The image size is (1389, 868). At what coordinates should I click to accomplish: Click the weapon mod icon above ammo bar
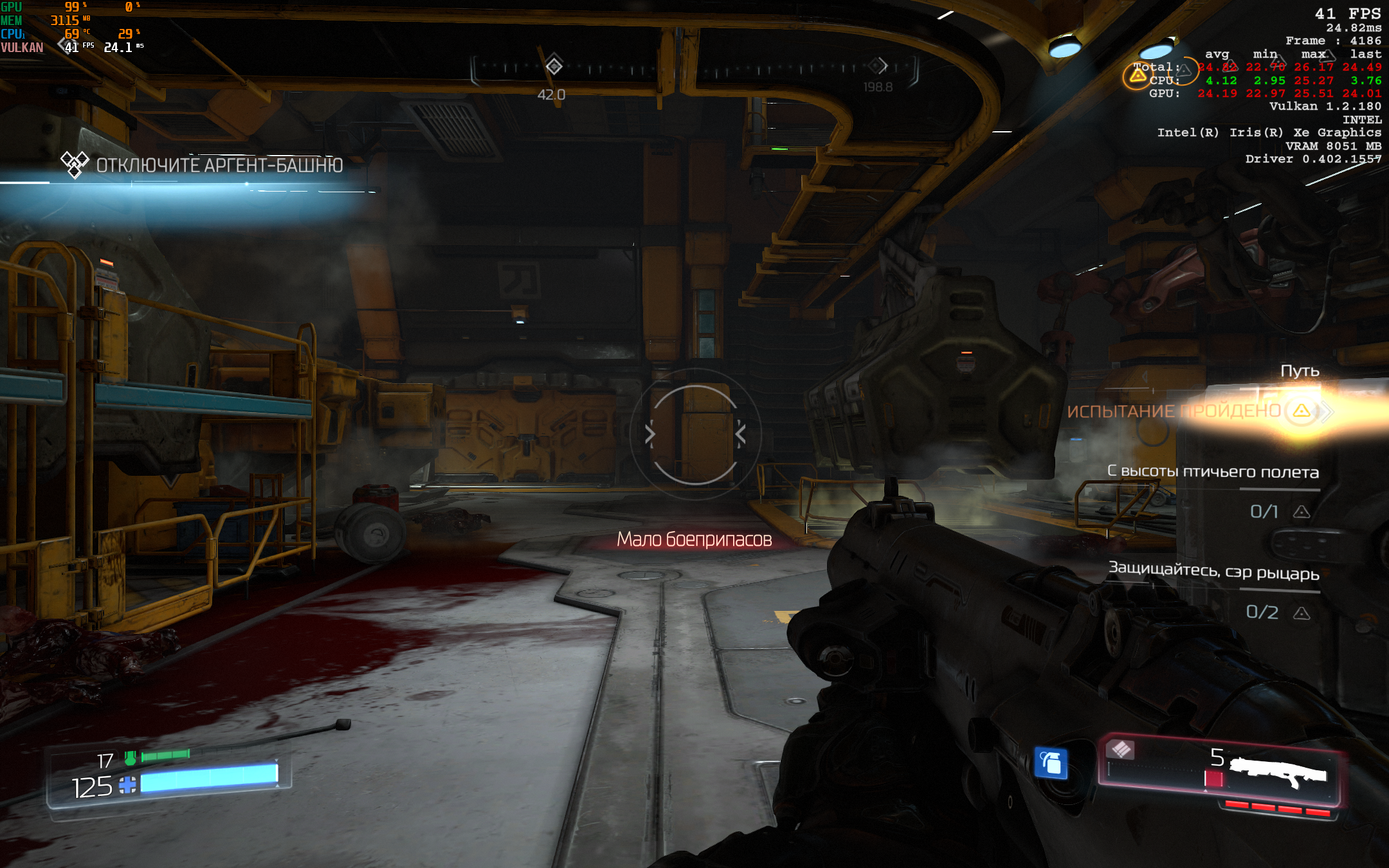click(1121, 749)
